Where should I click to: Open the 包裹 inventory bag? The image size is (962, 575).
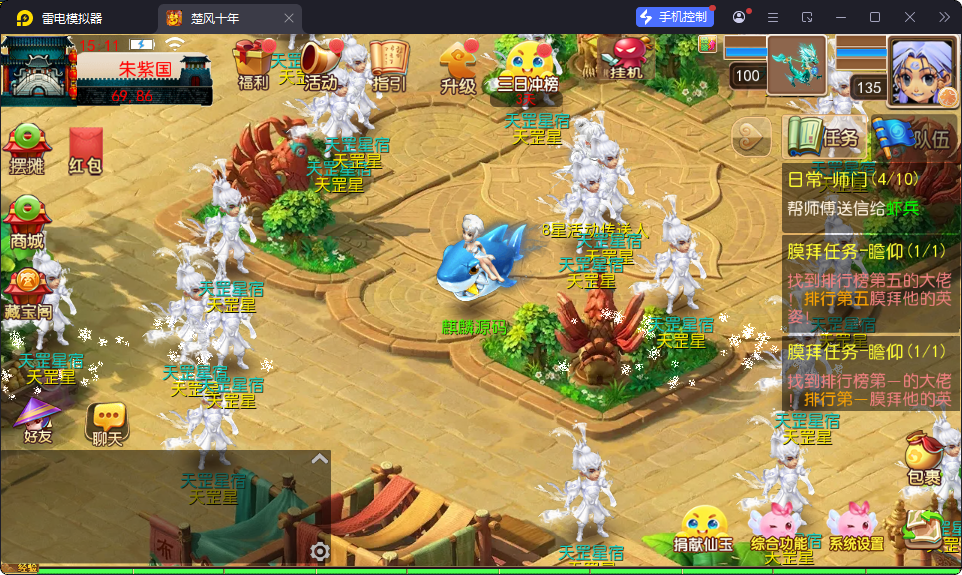[x=923, y=459]
